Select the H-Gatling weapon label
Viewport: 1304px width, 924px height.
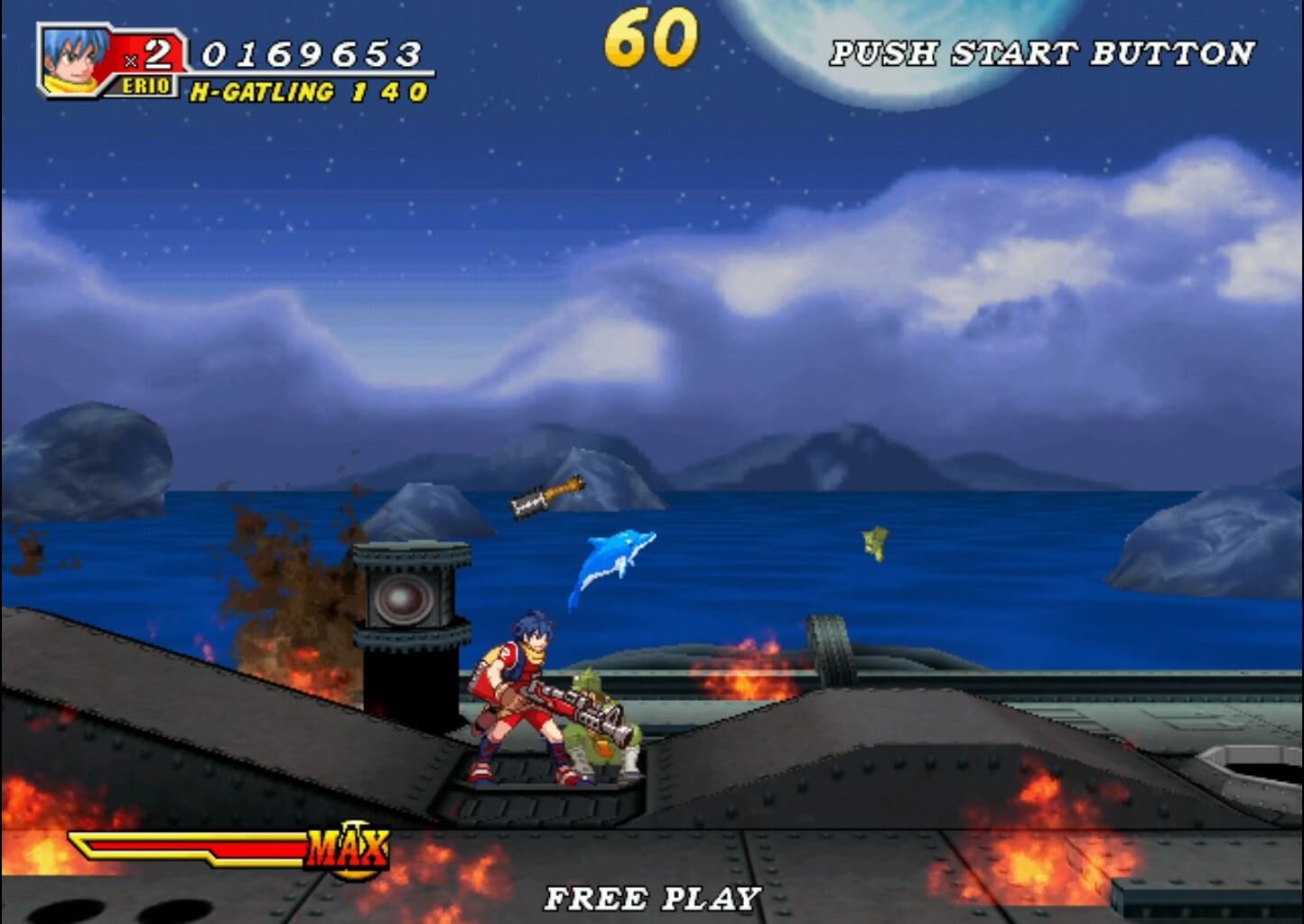pos(262,92)
